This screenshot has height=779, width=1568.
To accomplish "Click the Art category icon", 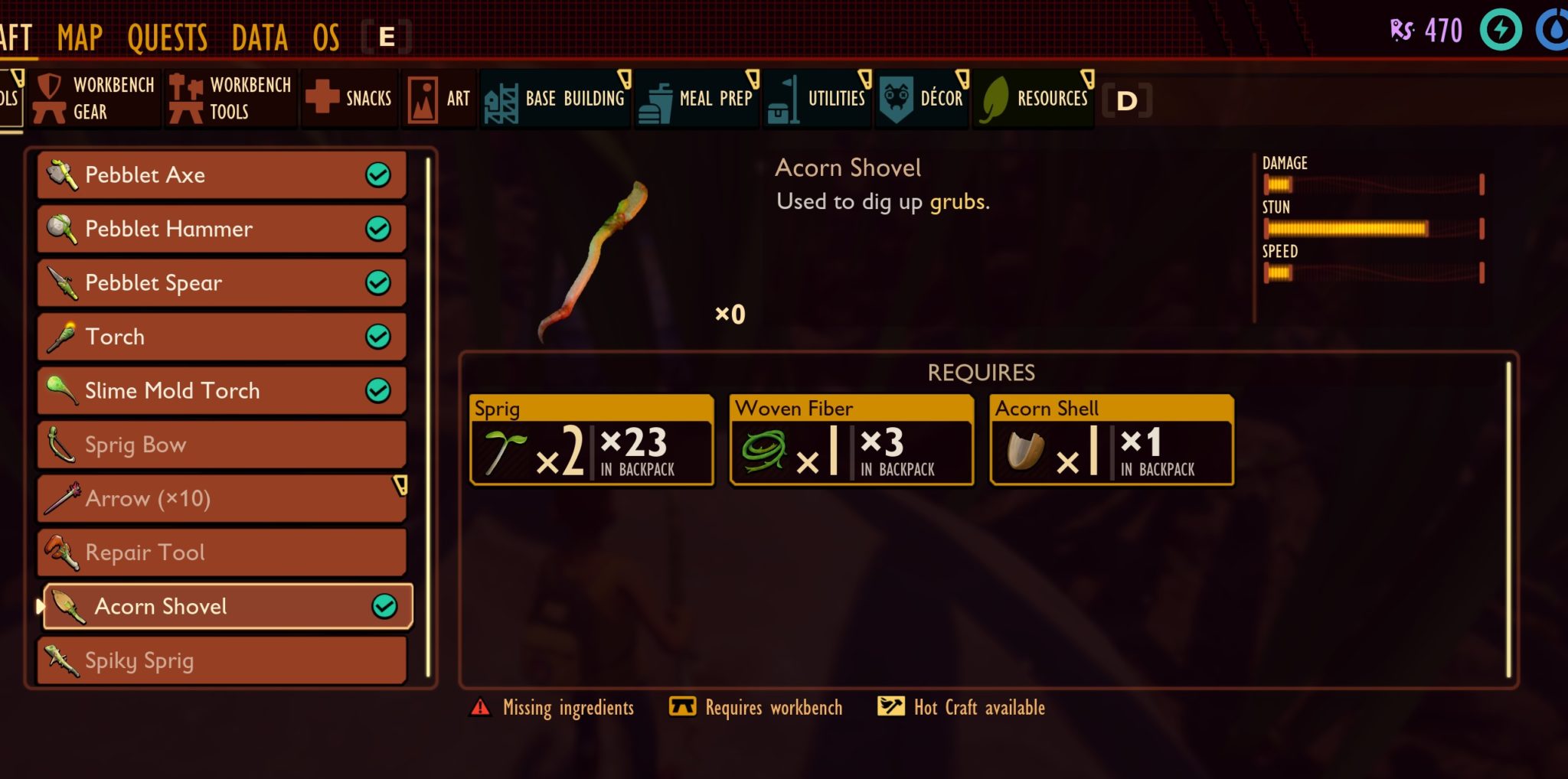I will [422, 97].
